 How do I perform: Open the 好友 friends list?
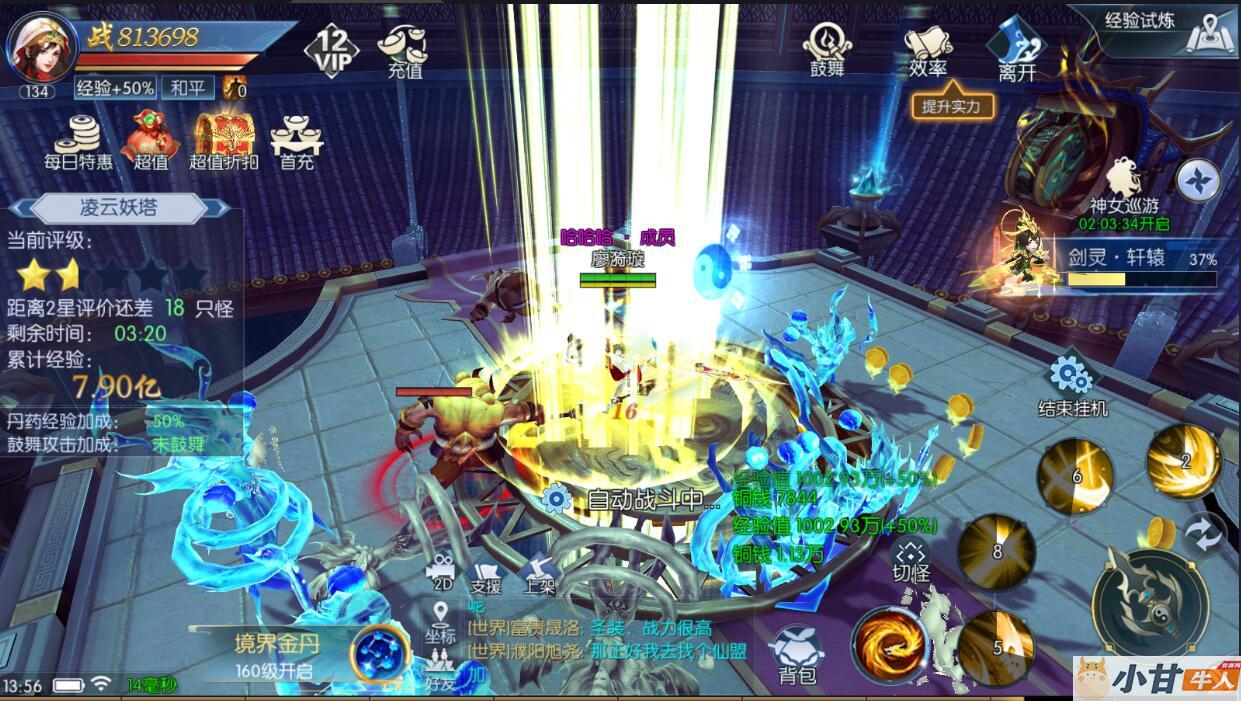[x=440, y=671]
